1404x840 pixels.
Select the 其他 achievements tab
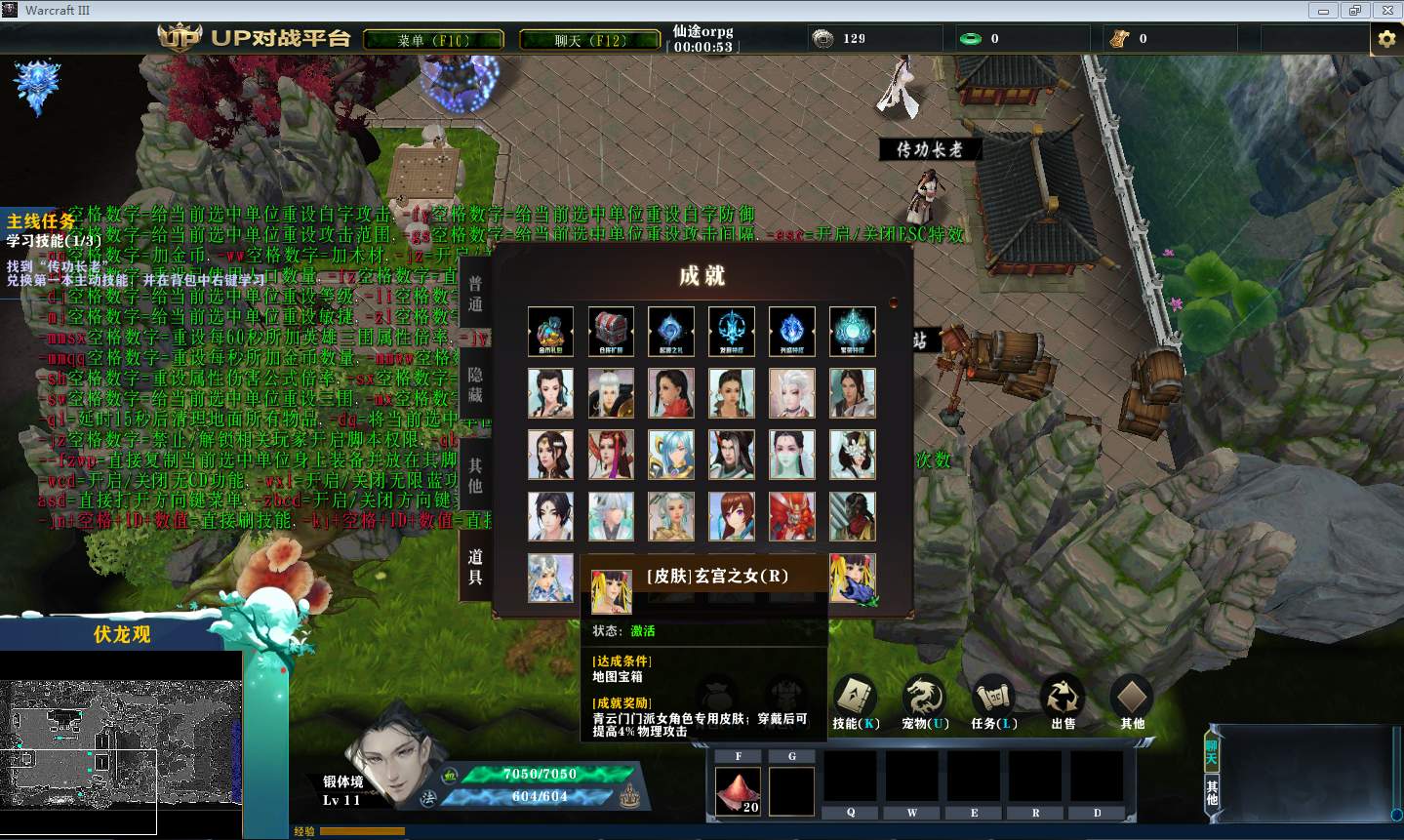pyautogui.click(x=475, y=475)
